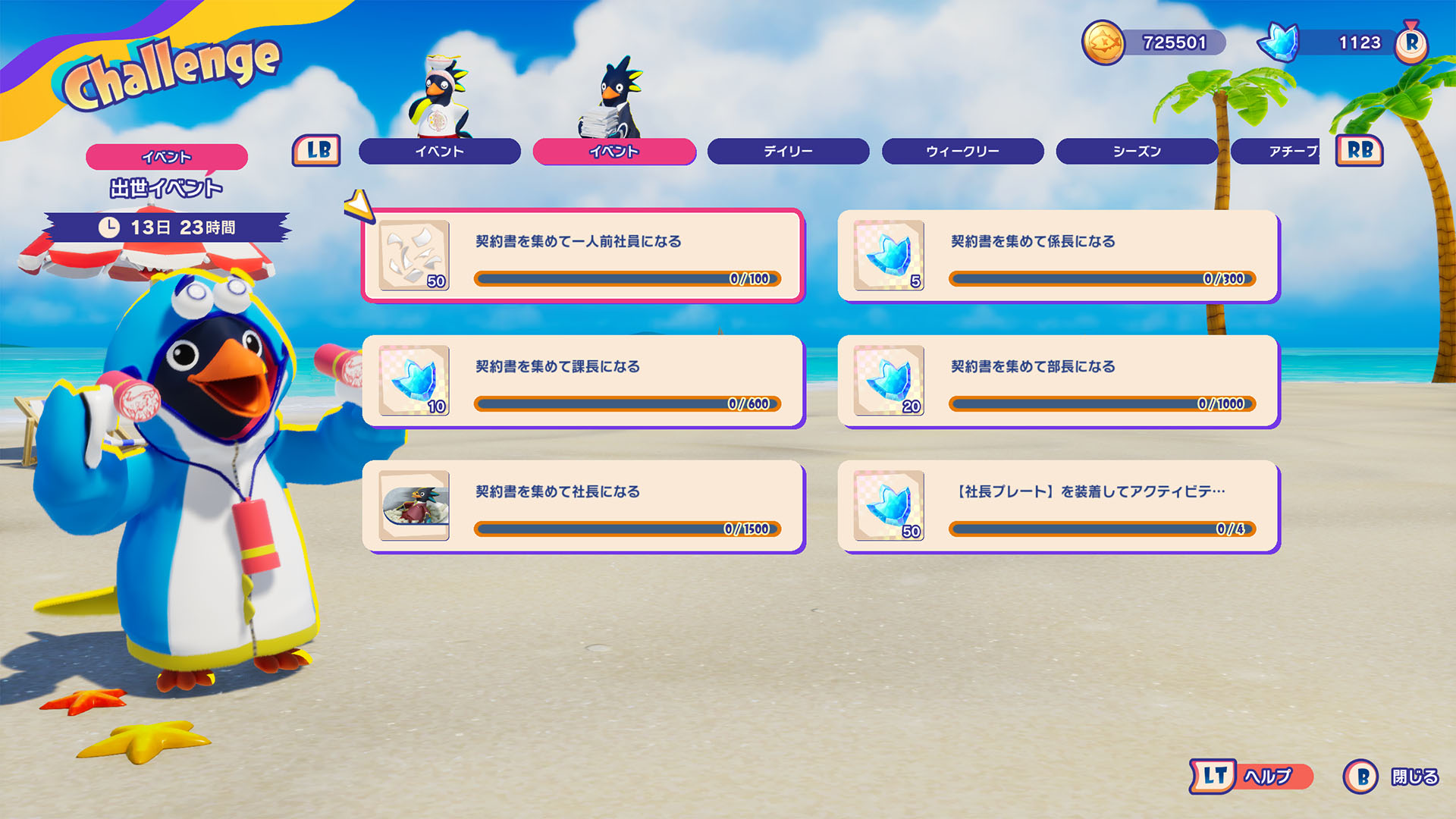Image resolution: width=1456 pixels, height=819 pixels.
Task: Click the 50 contract papers reward icon
Action: [414, 256]
